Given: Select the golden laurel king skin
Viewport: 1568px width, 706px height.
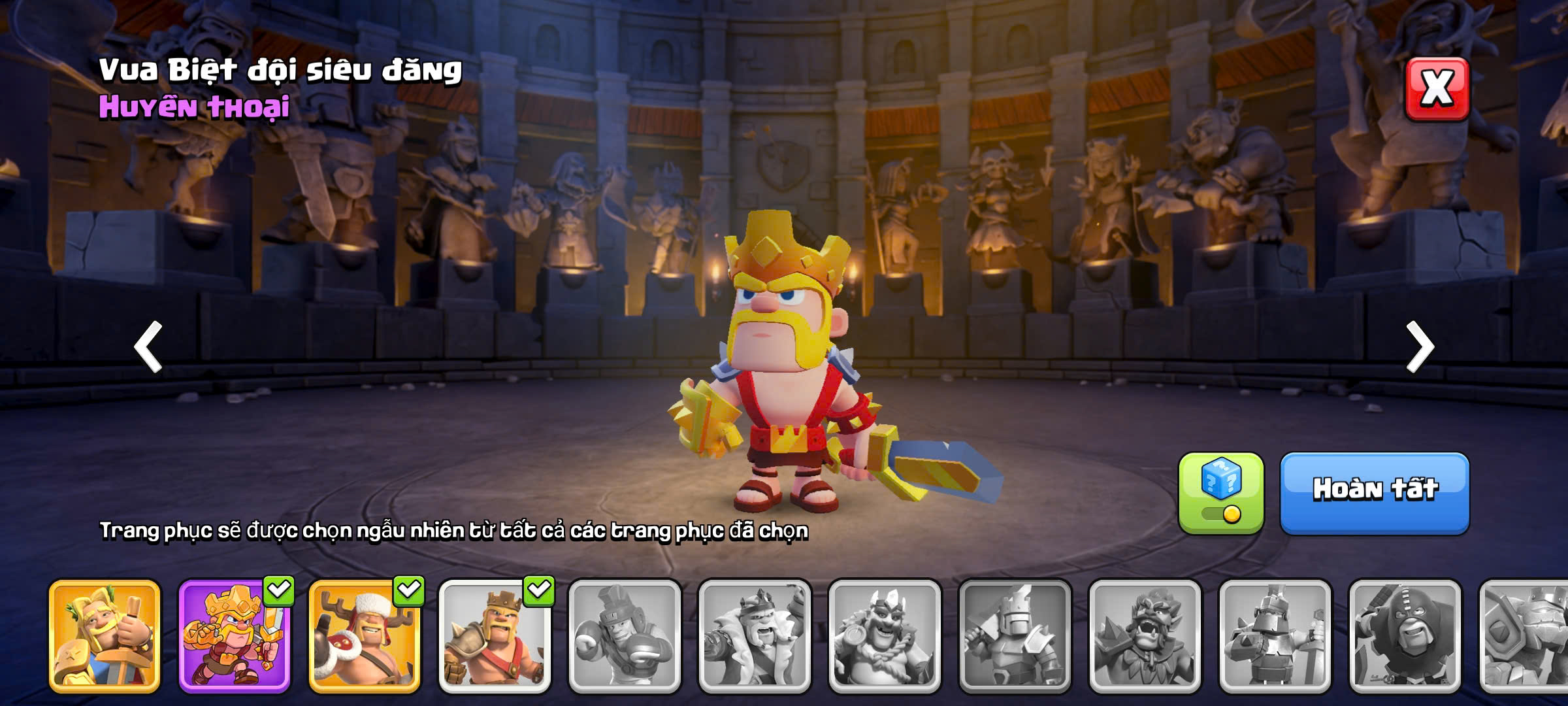Looking at the screenshot, I should coord(105,636).
